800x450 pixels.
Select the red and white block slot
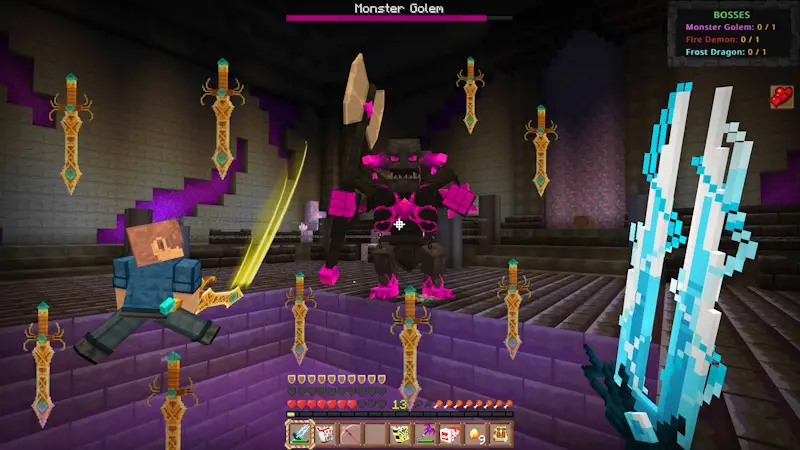tap(450, 434)
